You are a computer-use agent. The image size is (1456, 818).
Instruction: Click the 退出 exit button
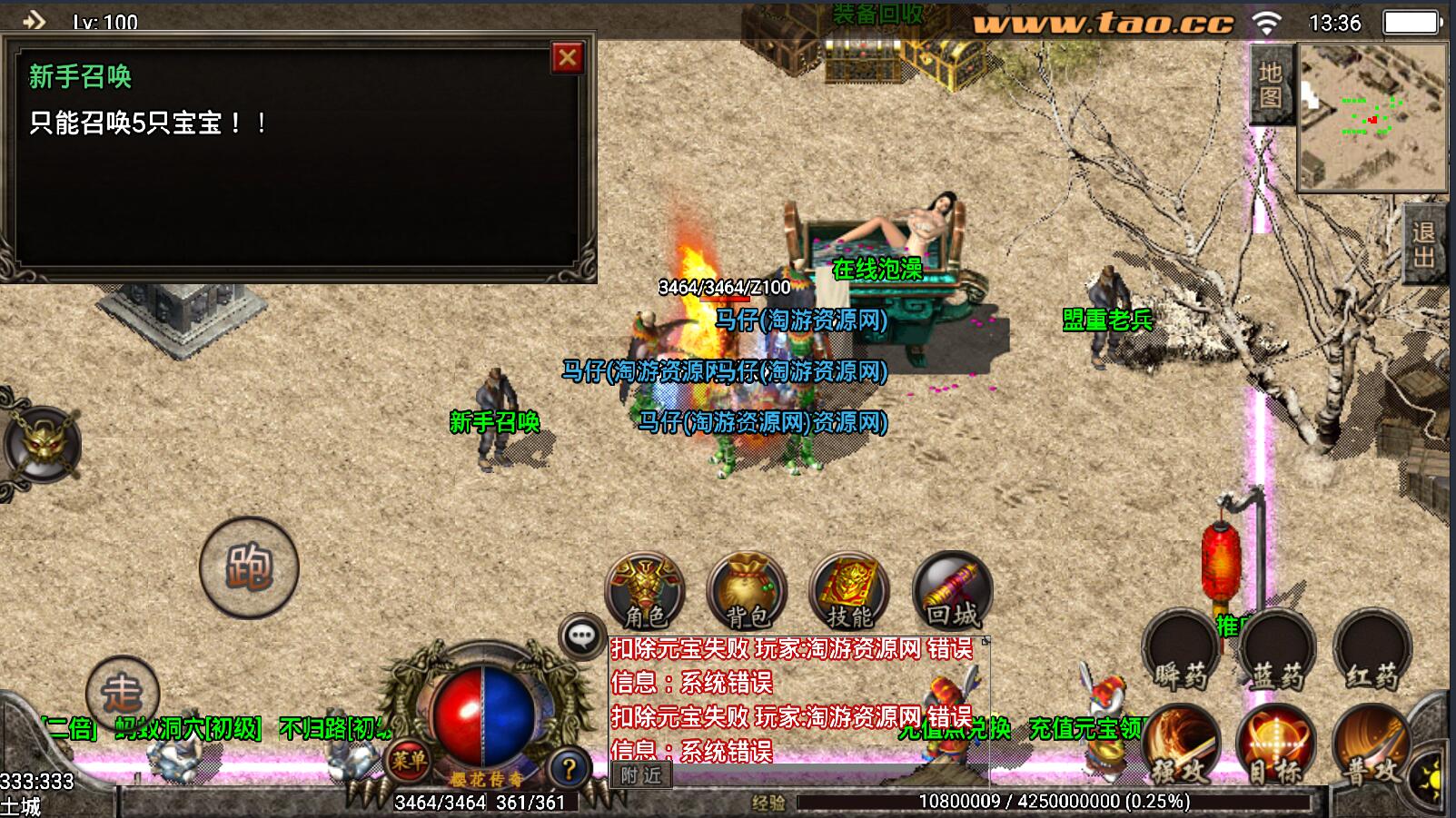click(1423, 244)
